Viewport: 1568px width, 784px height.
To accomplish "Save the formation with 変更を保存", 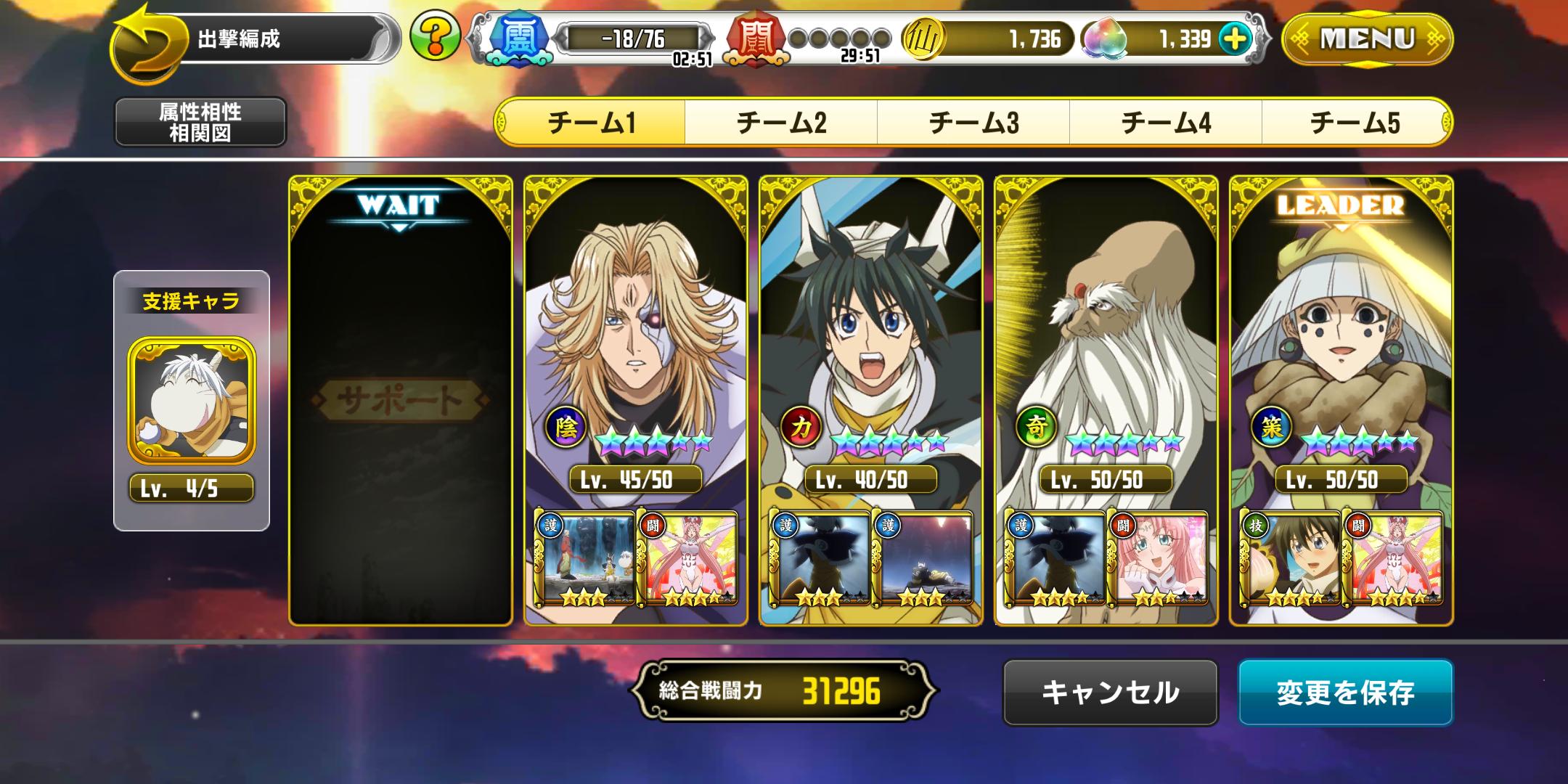I will click(x=1345, y=692).
